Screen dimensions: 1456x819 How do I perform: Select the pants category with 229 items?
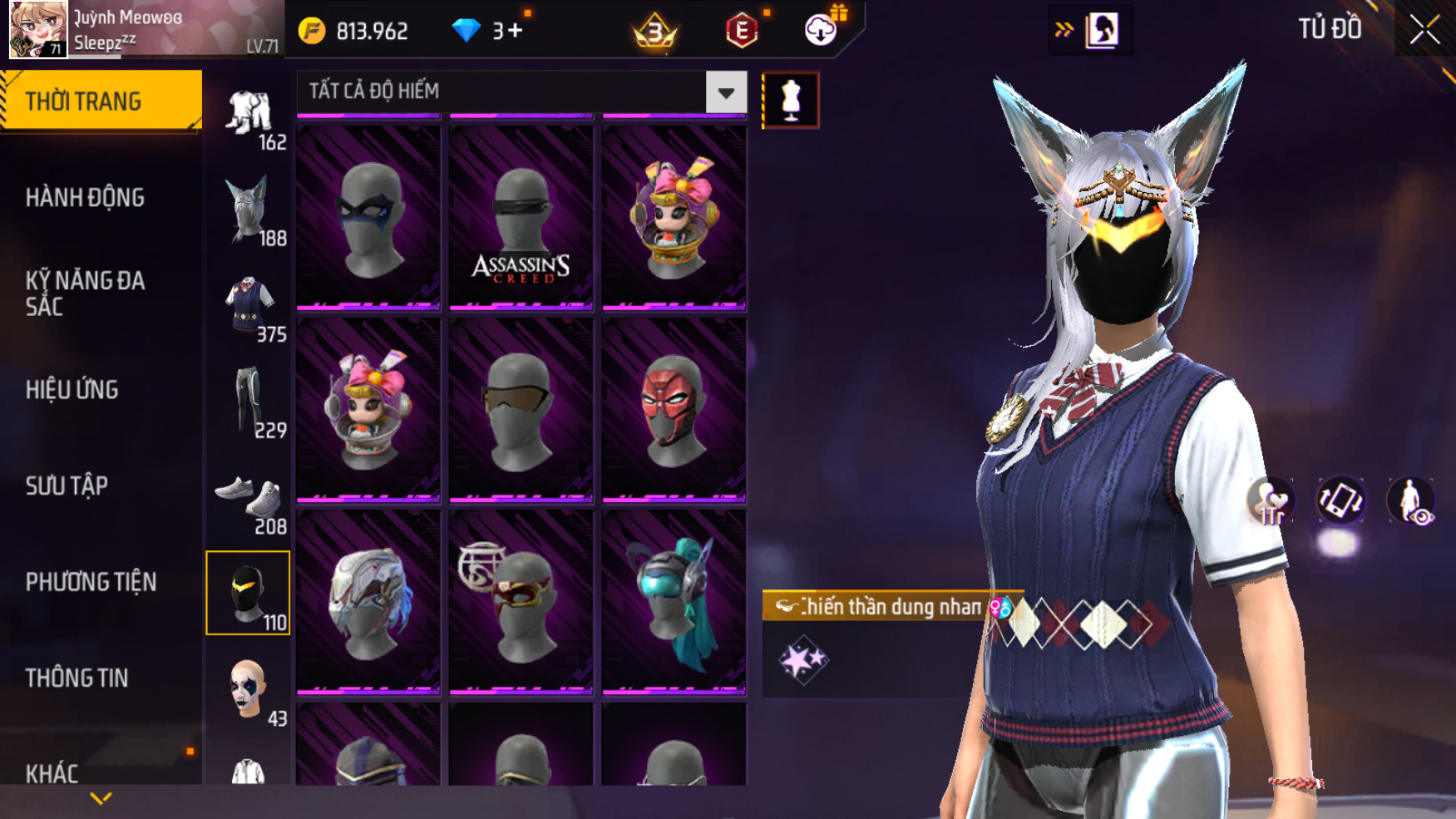pyautogui.click(x=249, y=402)
